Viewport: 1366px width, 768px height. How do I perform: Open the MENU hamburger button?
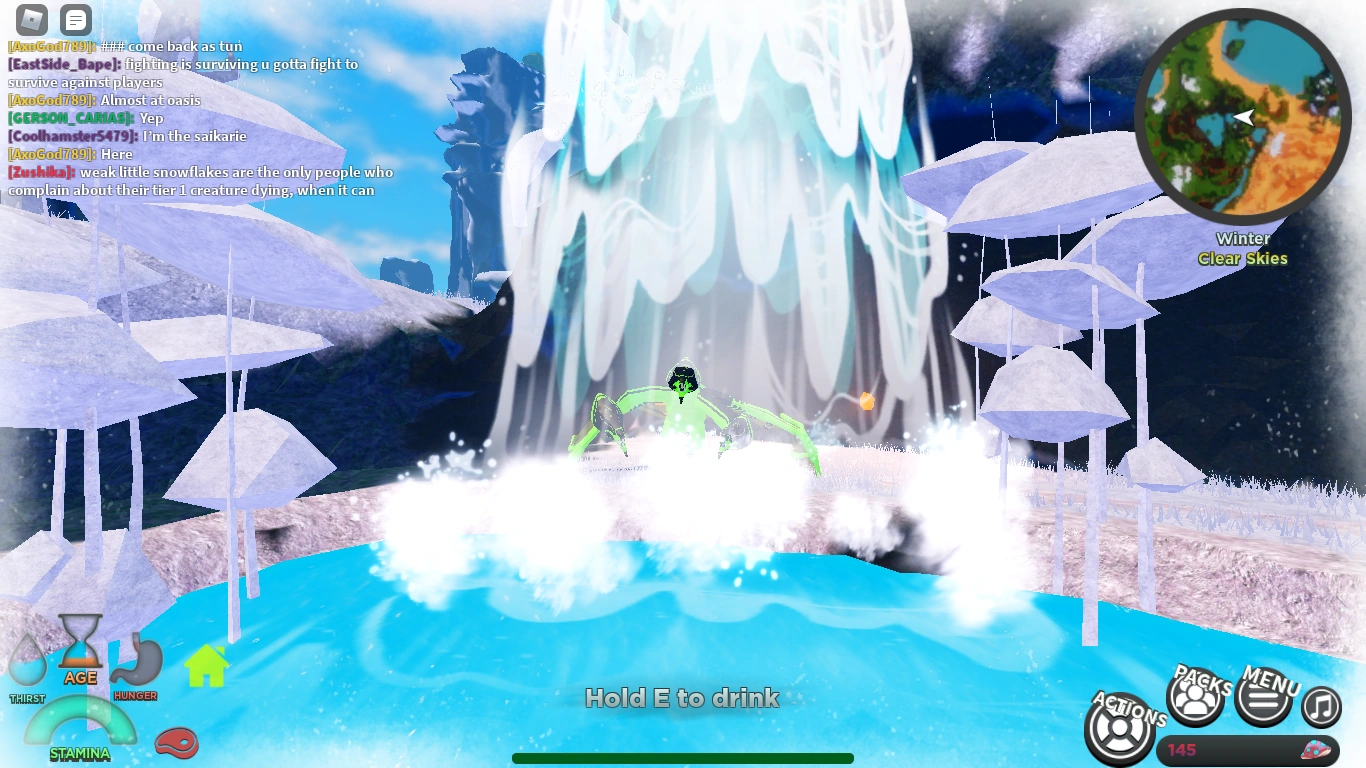1262,698
